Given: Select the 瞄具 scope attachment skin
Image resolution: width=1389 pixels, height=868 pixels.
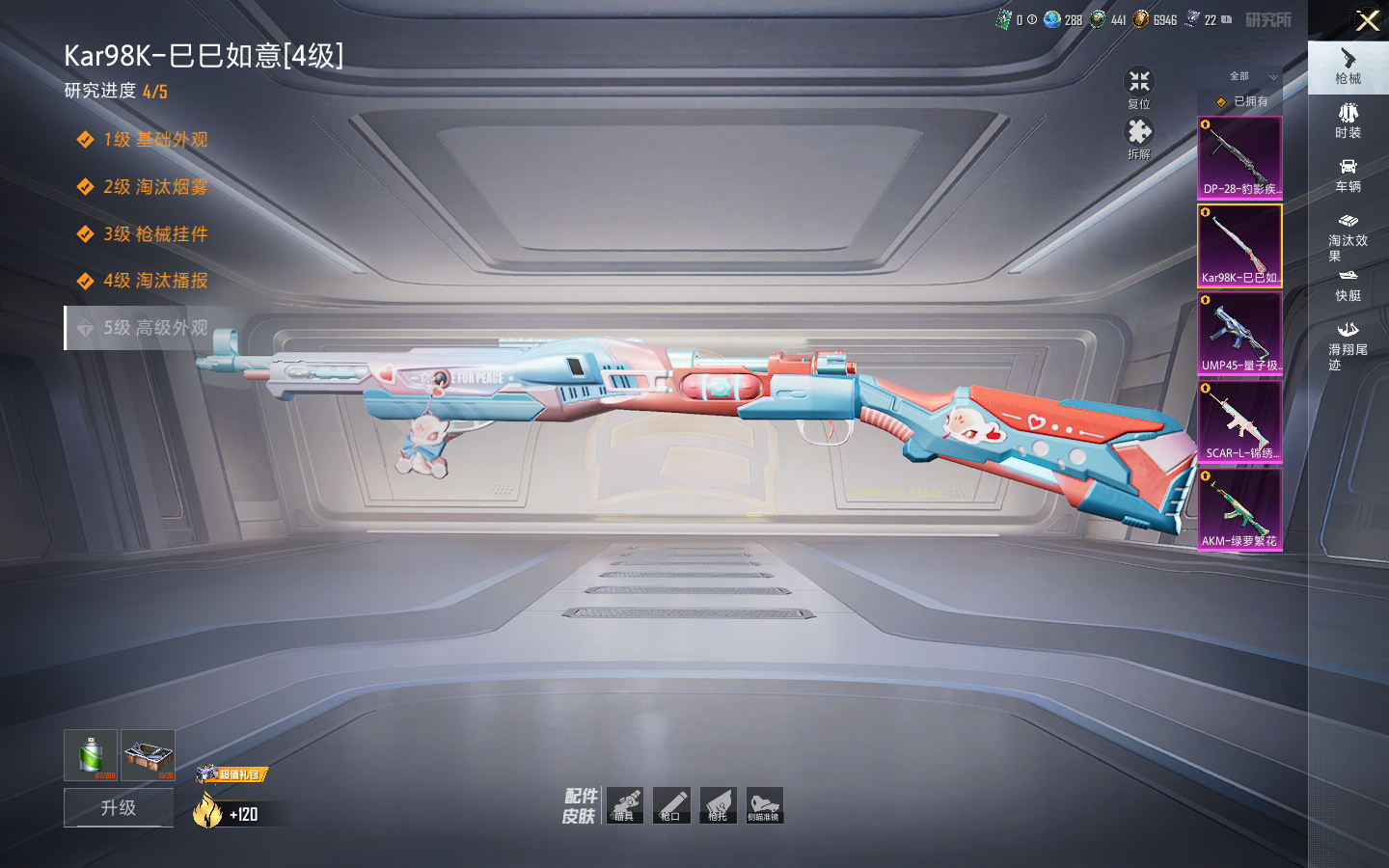Looking at the screenshot, I should (625, 805).
